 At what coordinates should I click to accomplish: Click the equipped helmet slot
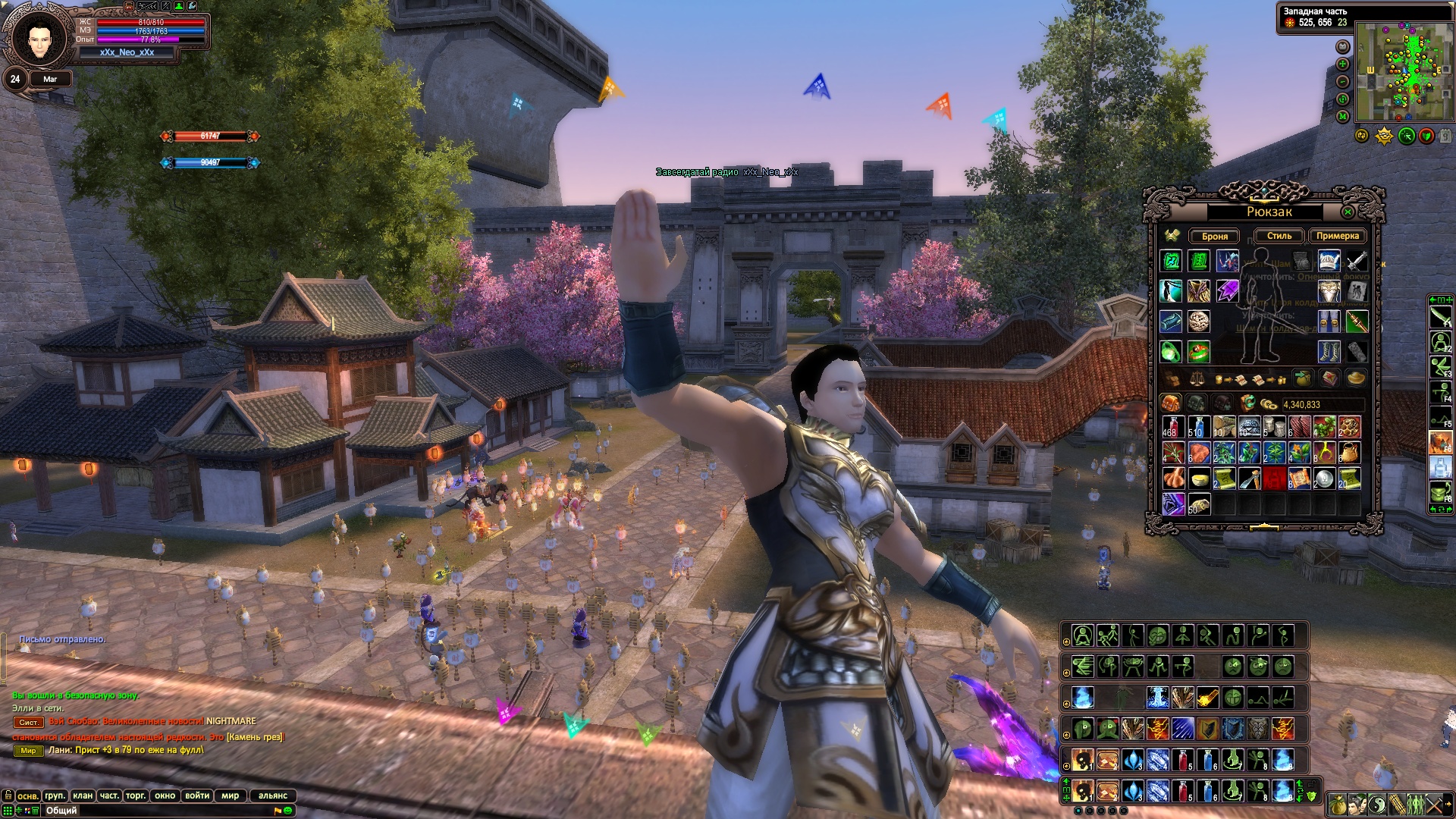coord(1329,261)
